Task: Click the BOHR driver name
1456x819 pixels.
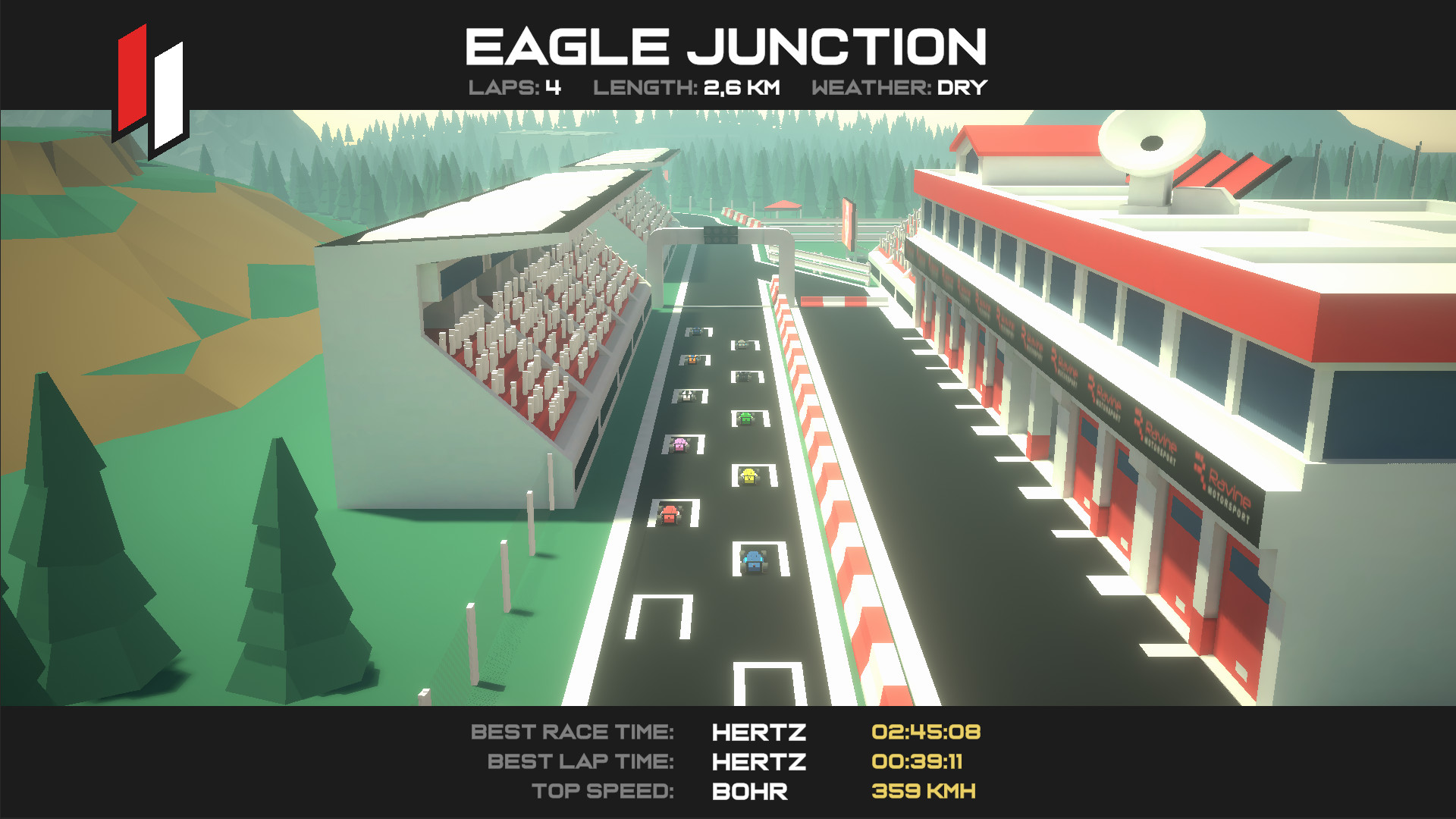Action: pyautogui.click(x=749, y=791)
